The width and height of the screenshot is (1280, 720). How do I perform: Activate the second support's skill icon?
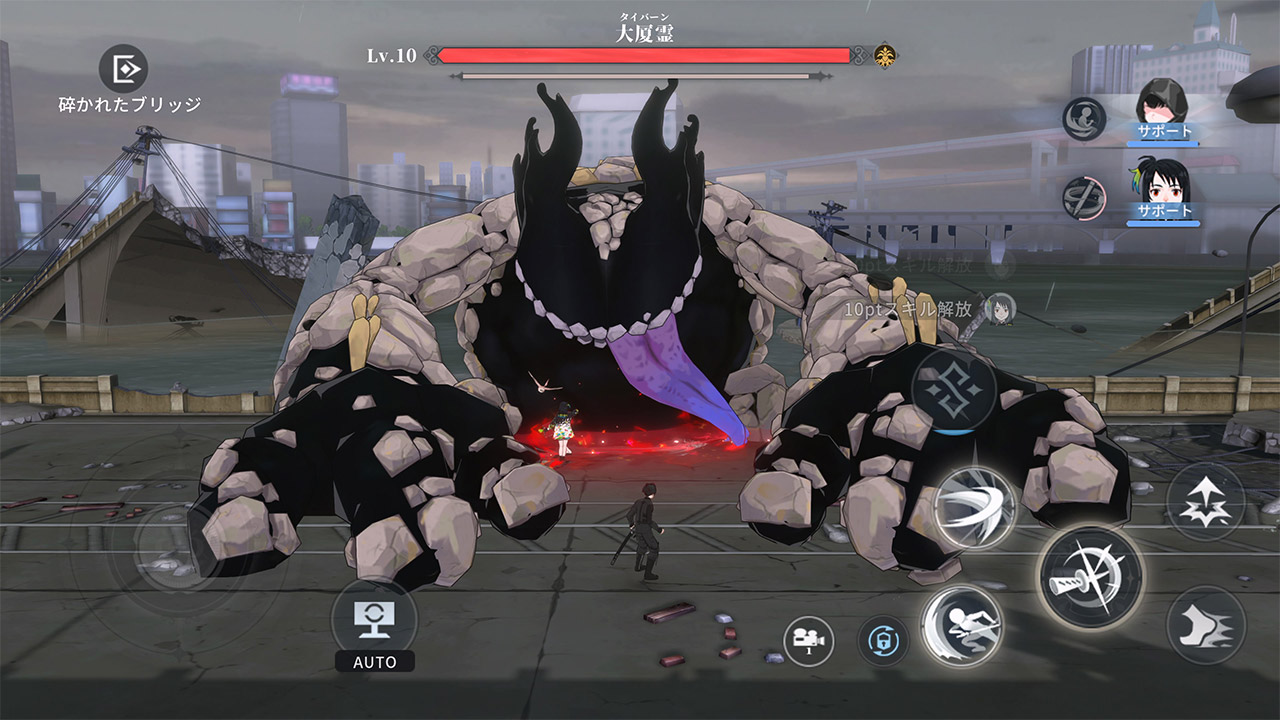tap(1084, 197)
